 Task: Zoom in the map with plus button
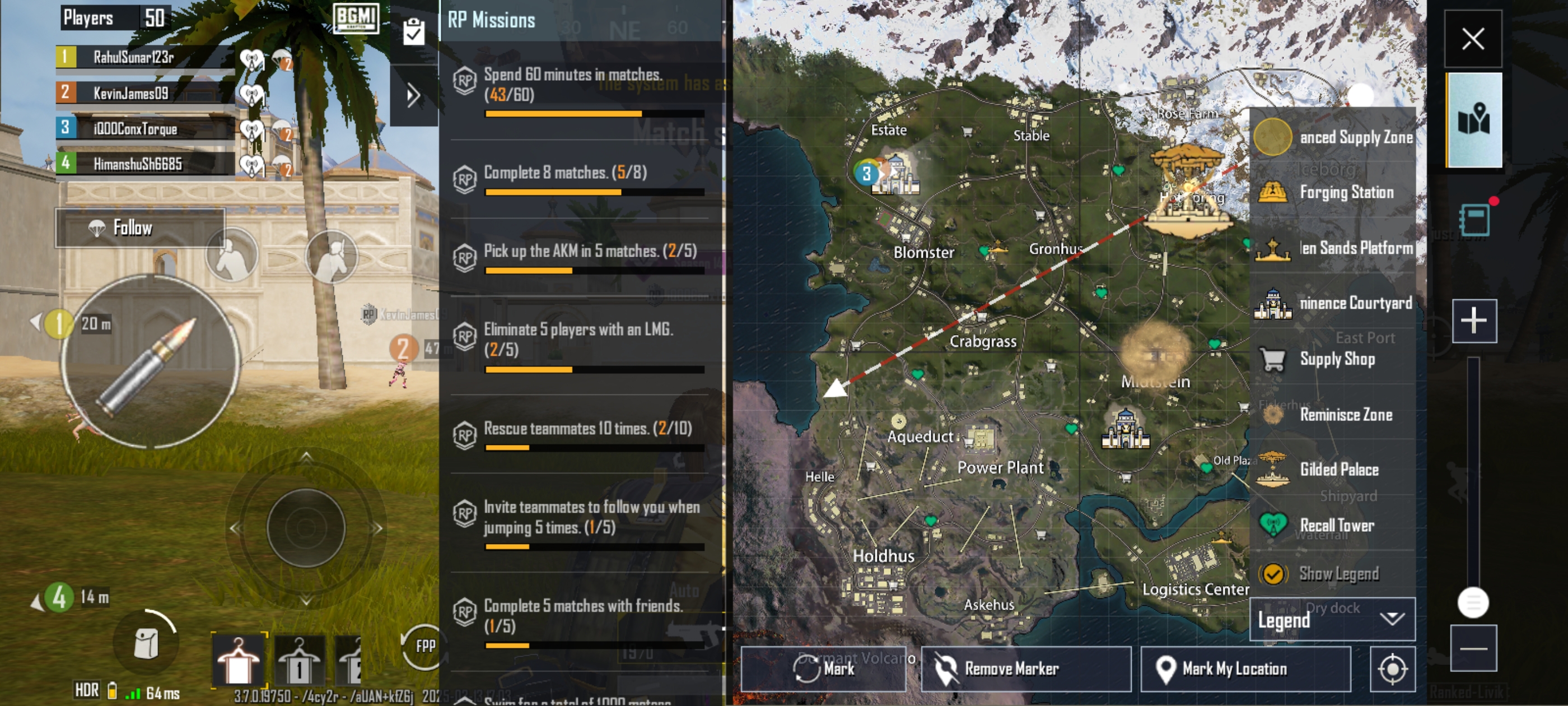click(1474, 321)
